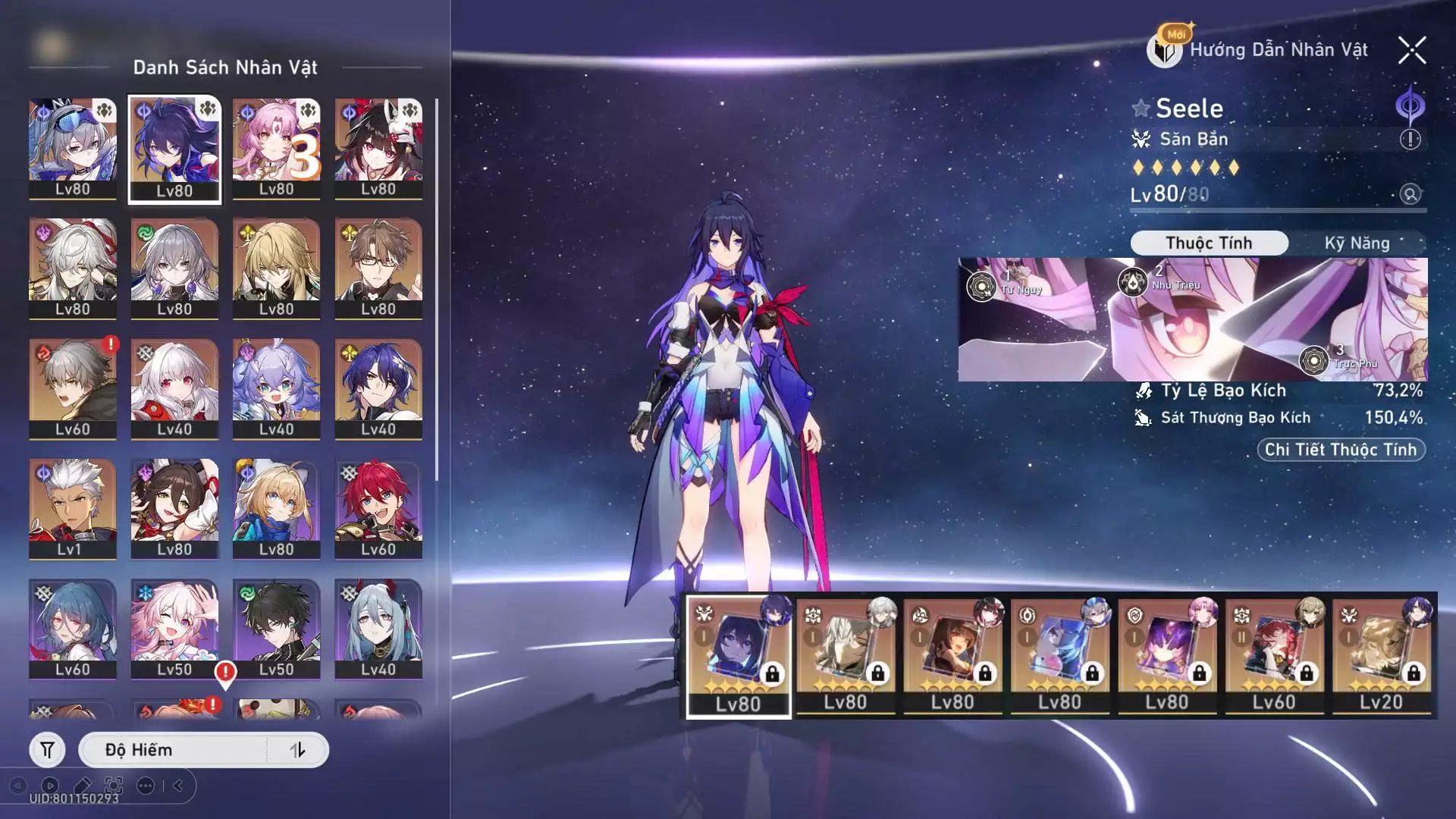The height and width of the screenshot is (819, 1456).
Task: Select the red-haired Lv60 character portrait
Action: [x=378, y=508]
